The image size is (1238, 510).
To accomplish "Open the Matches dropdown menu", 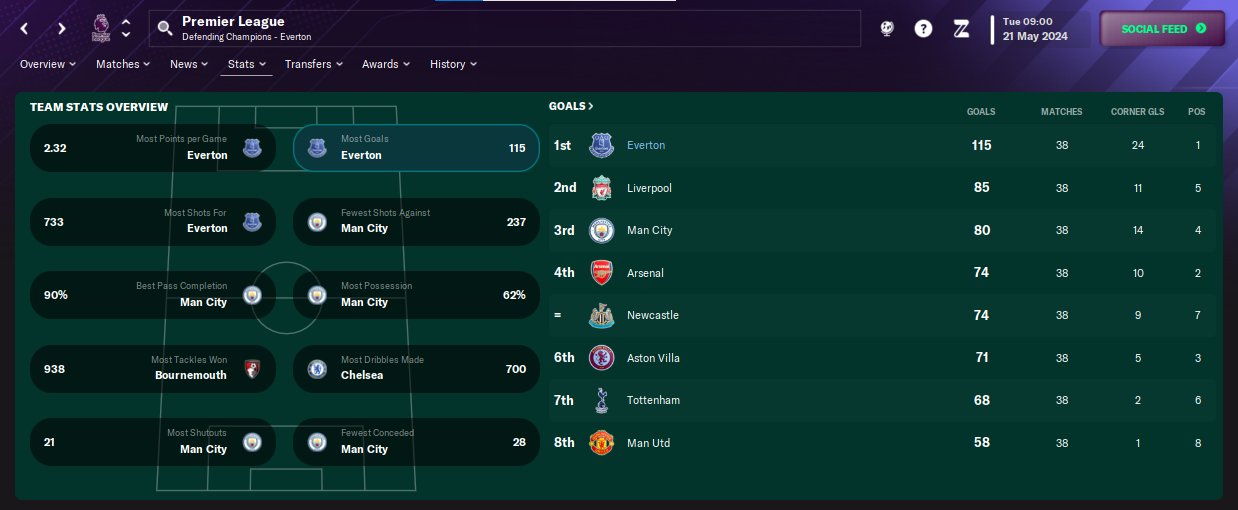I will (123, 64).
